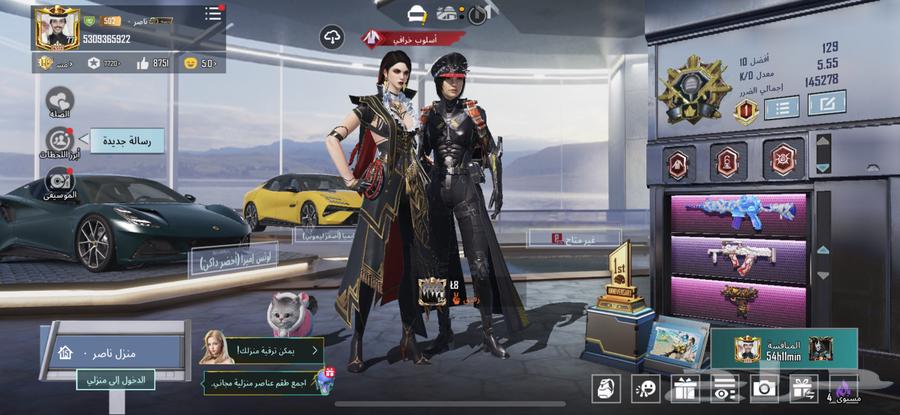Tap the cloud download icon
900x415 pixels.
[332, 38]
